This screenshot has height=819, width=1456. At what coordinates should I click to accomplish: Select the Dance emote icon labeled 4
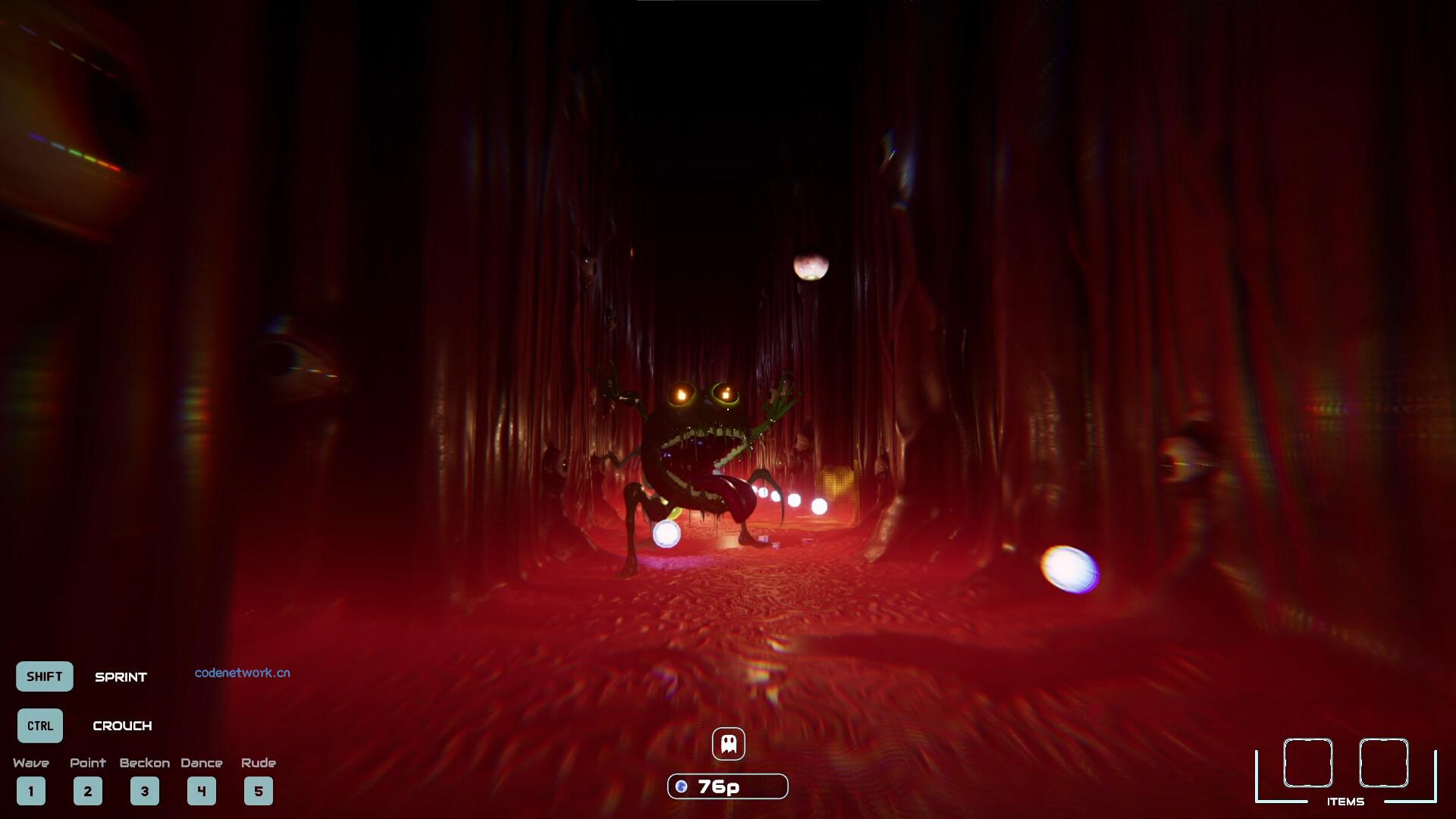(202, 791)
